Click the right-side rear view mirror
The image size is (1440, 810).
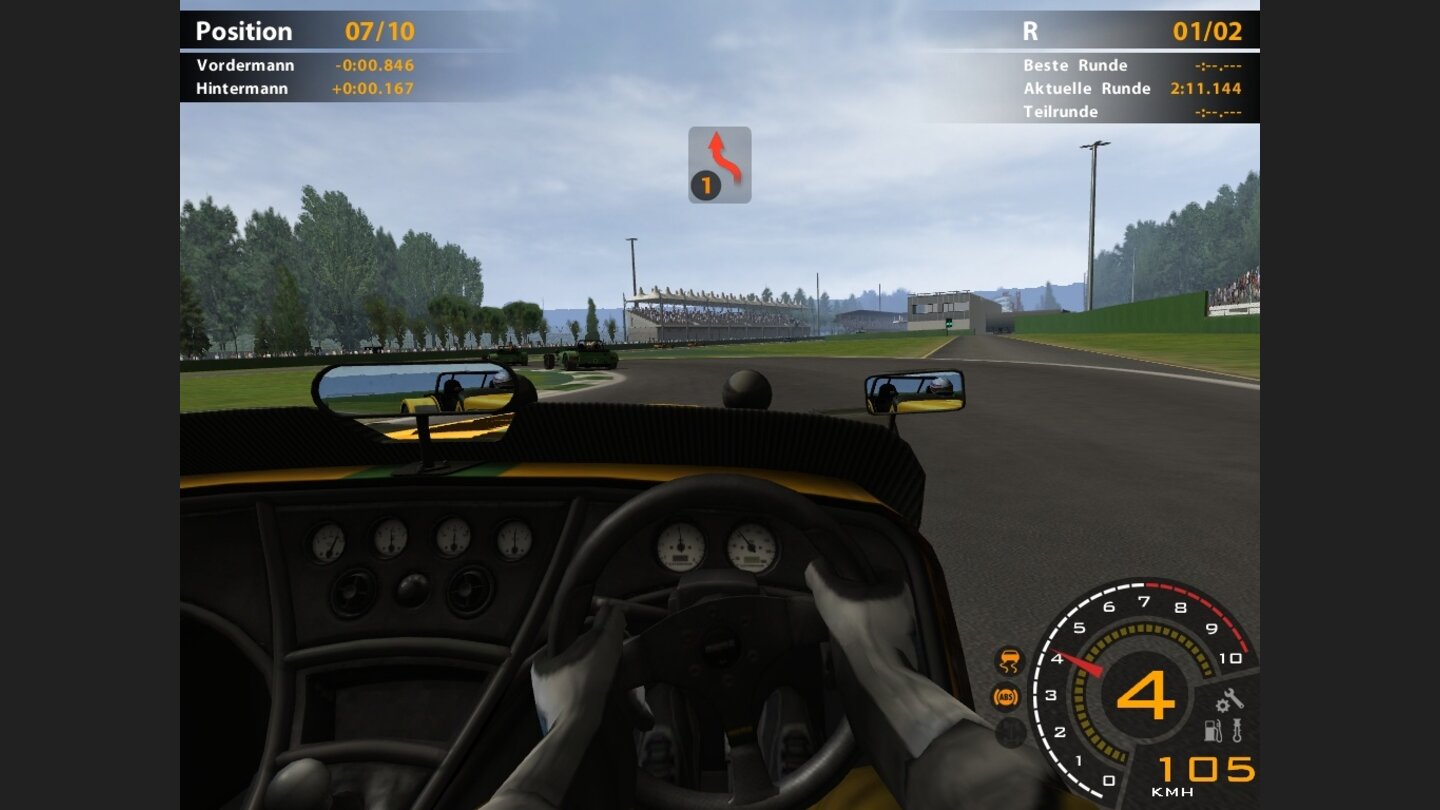916,393
